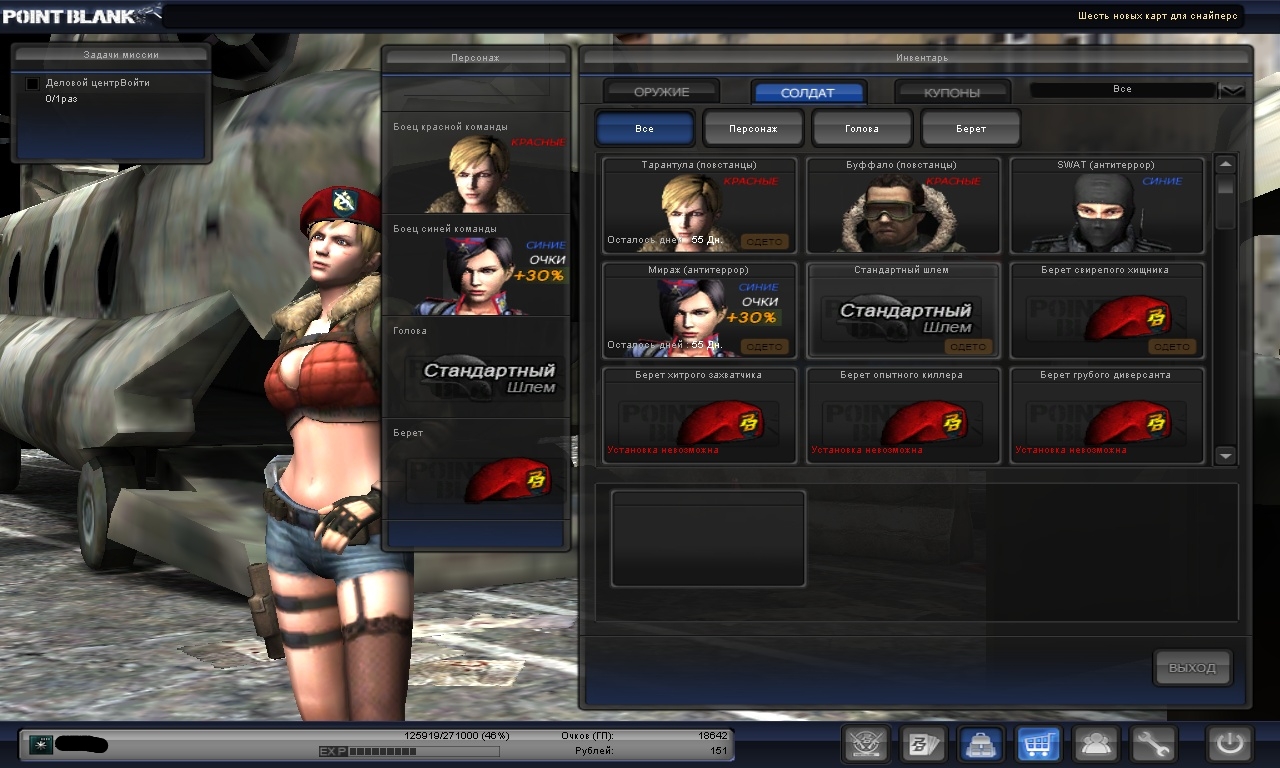Screen dimensions: 1280x768
Task: Select the Мираж character card
Action: click(x=699, y=310)
